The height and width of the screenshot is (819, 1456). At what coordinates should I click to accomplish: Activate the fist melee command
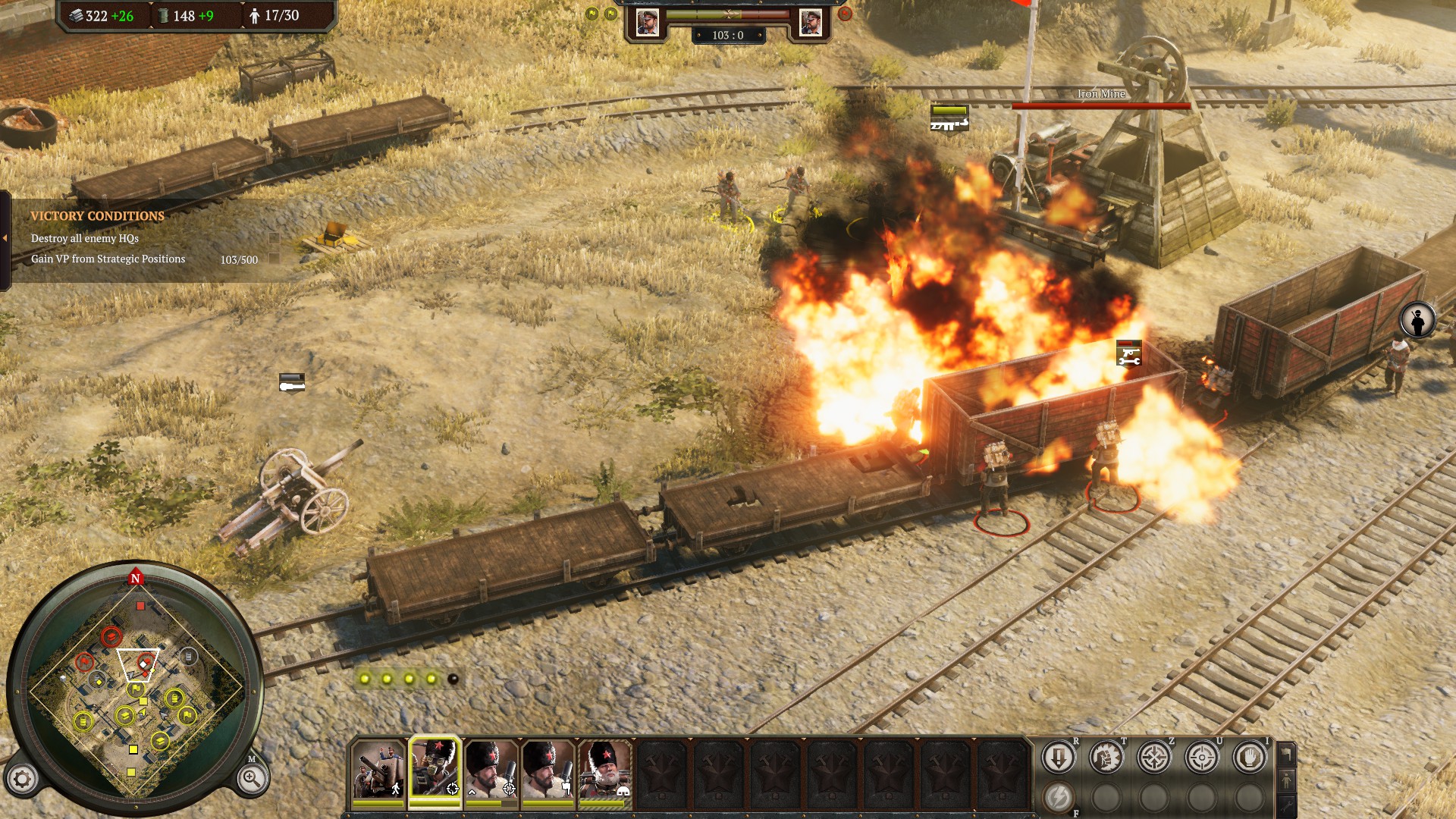click(1106, 757)
